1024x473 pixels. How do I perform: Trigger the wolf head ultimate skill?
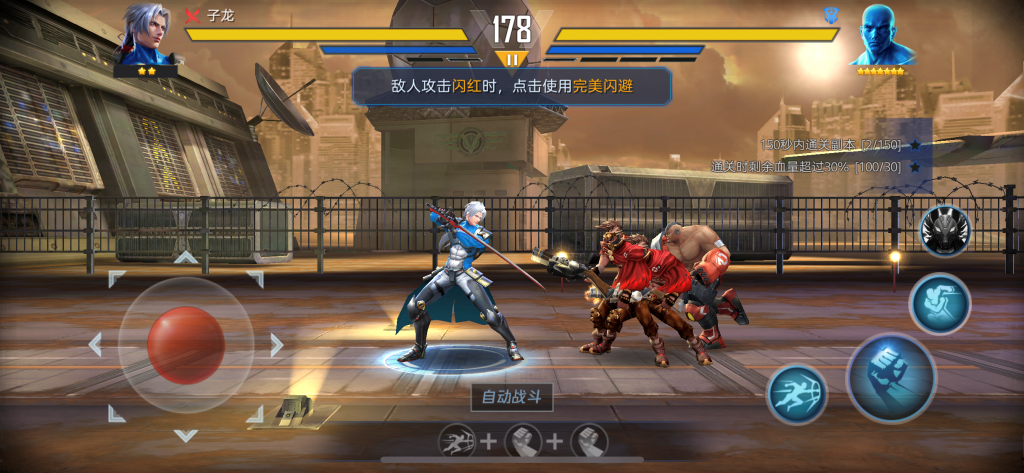coord(945,231)
